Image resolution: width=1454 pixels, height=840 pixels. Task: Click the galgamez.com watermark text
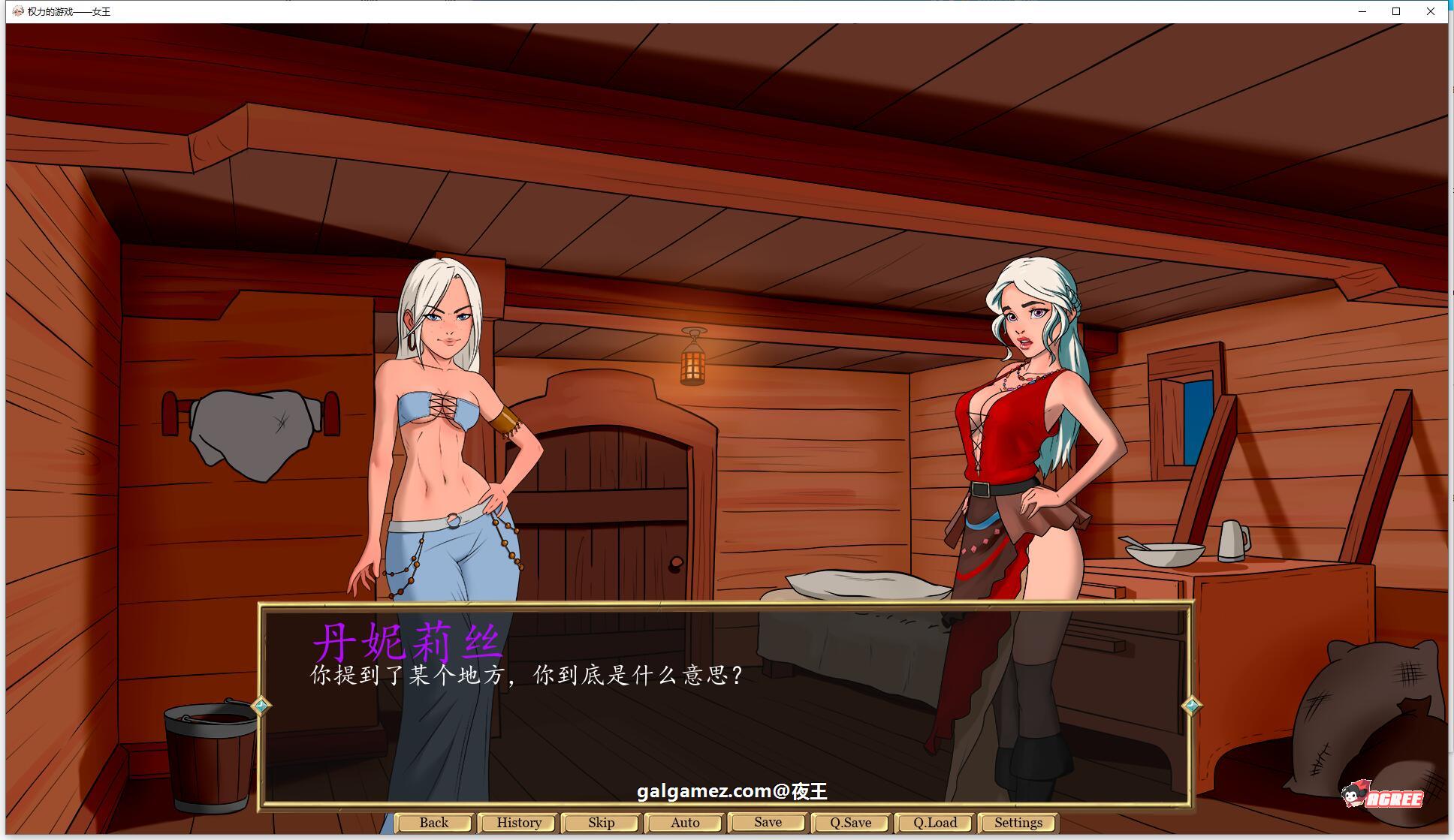[735, 792]
